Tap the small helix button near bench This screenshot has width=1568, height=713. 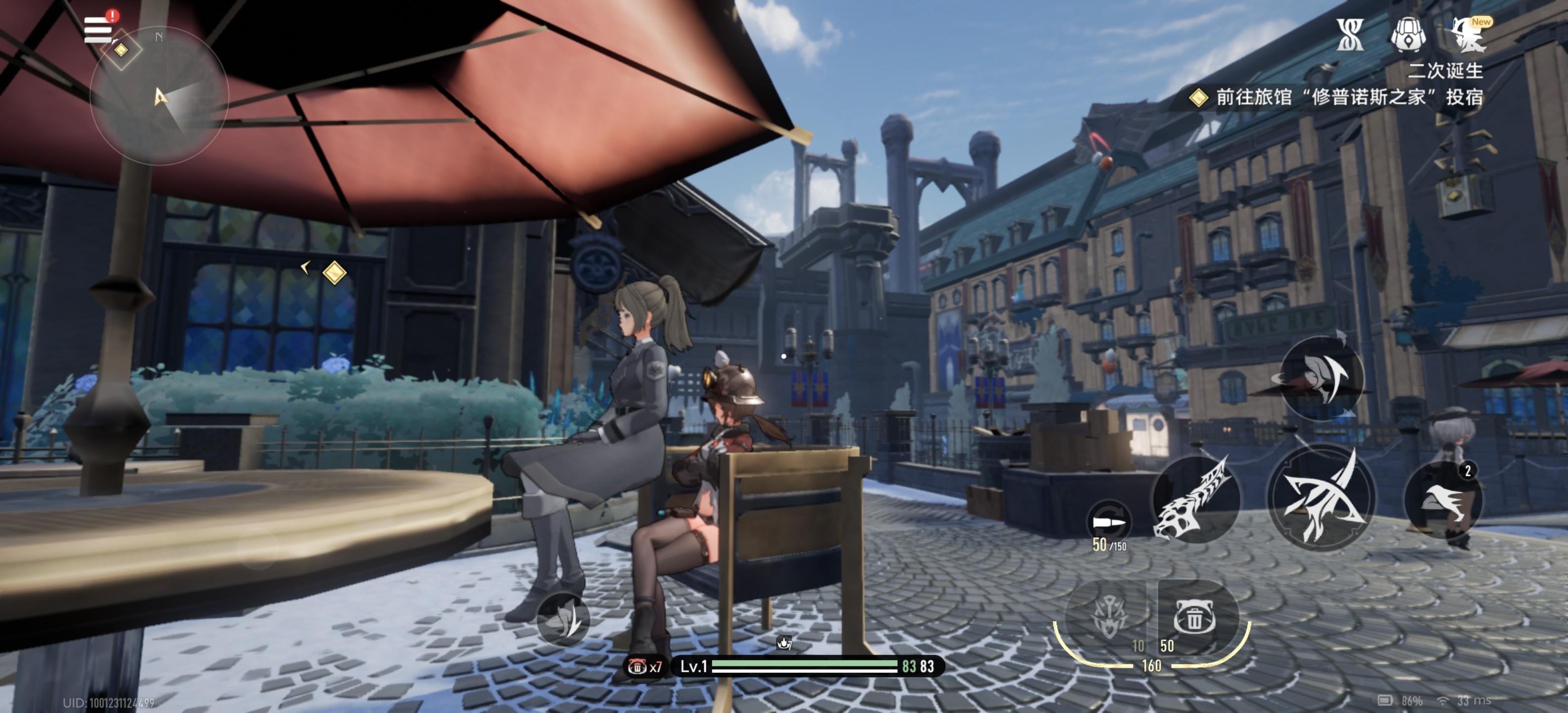coord(564,619)
